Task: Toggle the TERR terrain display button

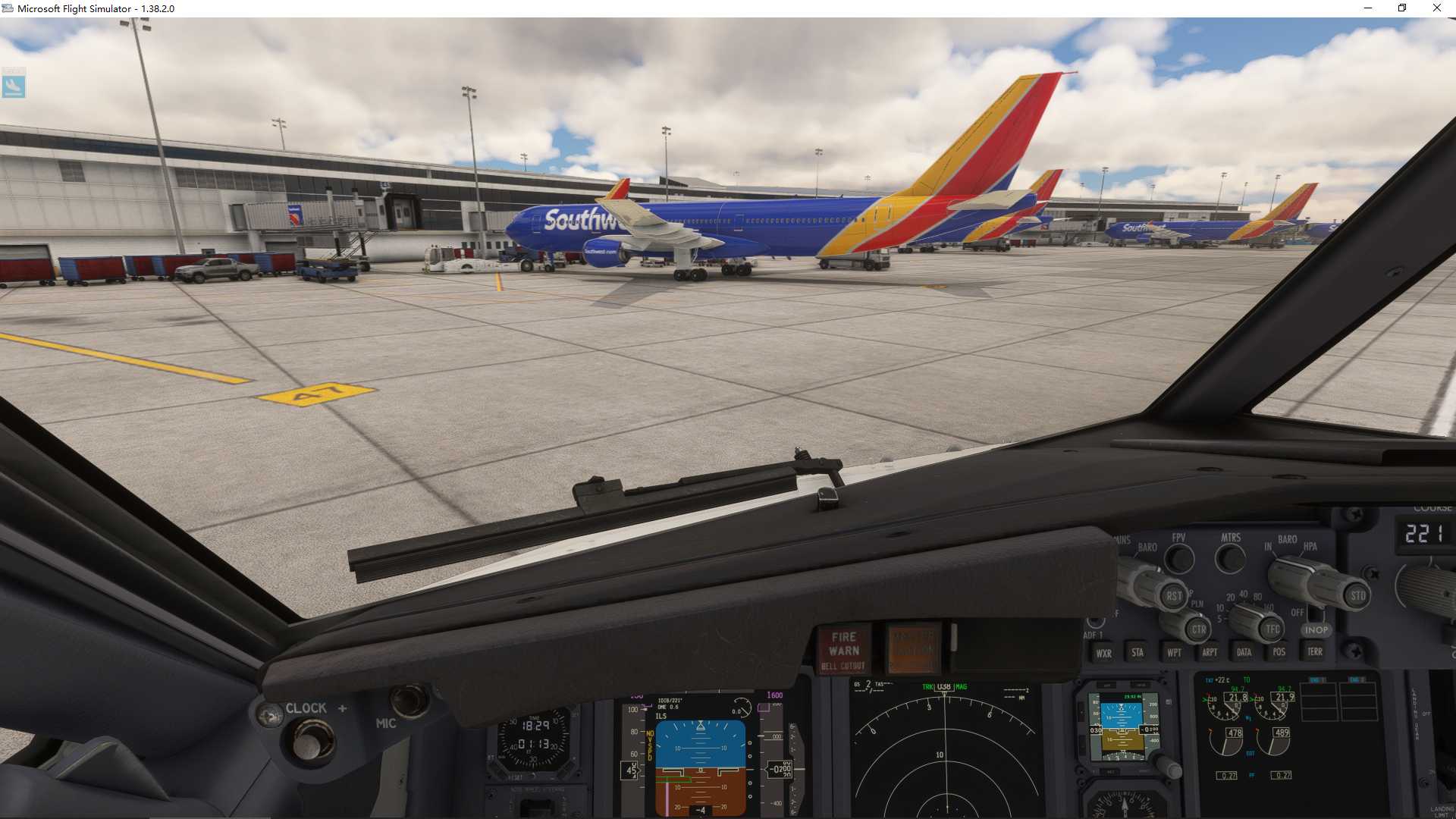Action: click(1315, 651)
